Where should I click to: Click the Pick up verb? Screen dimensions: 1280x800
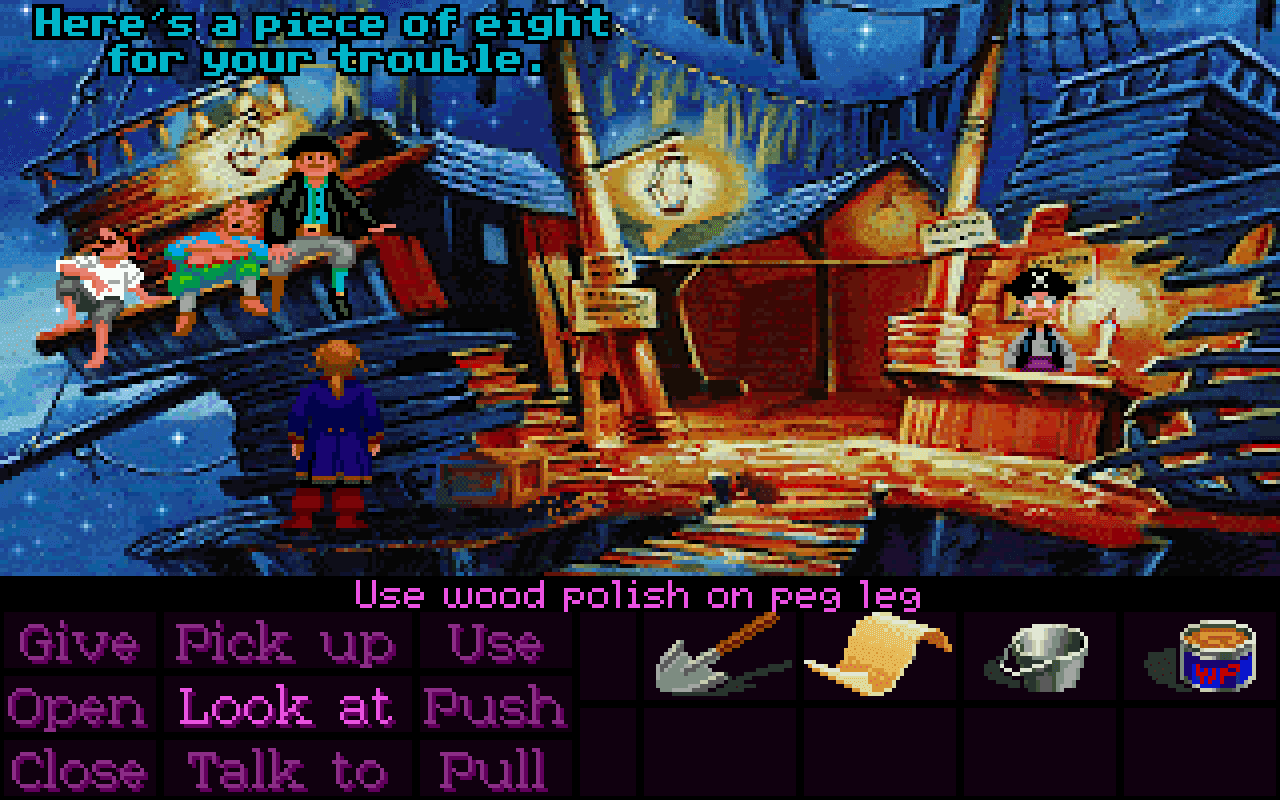[x=283, y=645]
